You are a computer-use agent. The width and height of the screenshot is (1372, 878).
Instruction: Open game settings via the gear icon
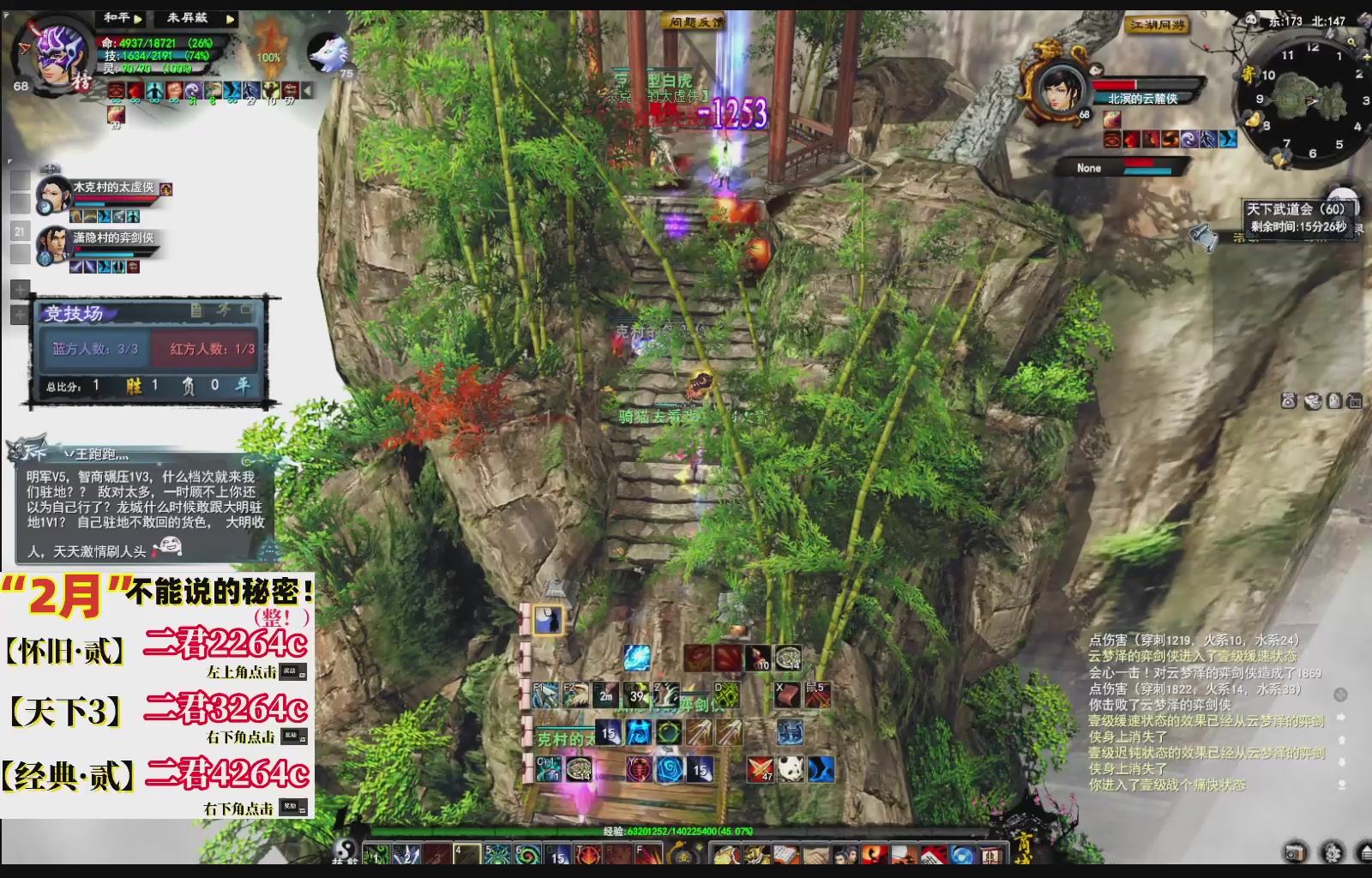(1332, 852)
